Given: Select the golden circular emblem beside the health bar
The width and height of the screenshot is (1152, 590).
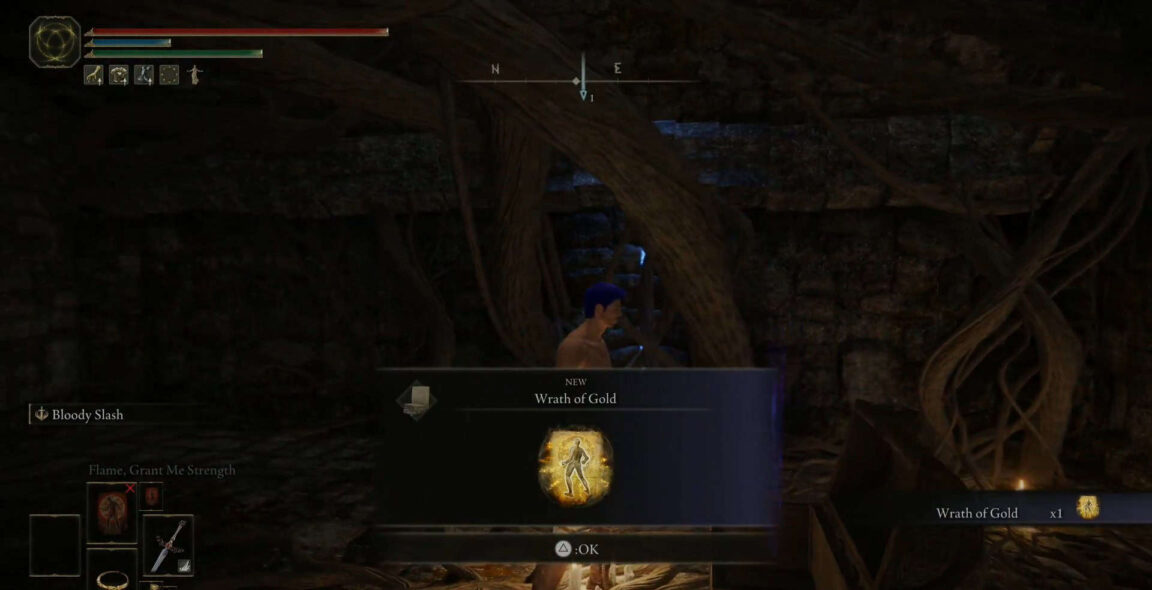Looking at the screenshot, I should (x=55, y=42).
